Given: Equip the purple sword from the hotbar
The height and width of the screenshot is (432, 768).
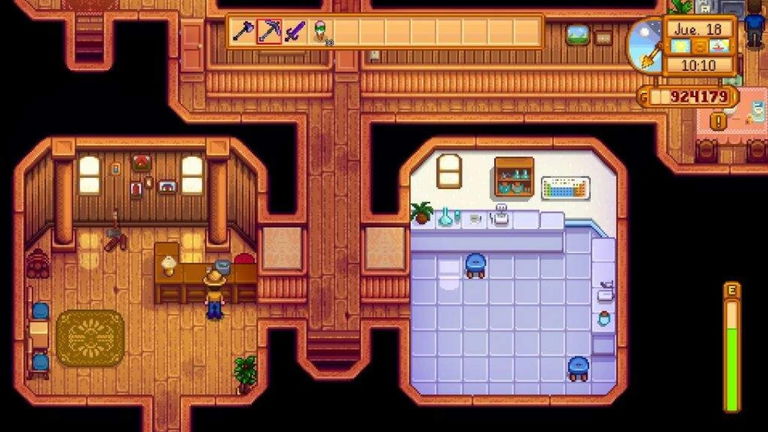Looking at the screenshot, I should [294, 32].
